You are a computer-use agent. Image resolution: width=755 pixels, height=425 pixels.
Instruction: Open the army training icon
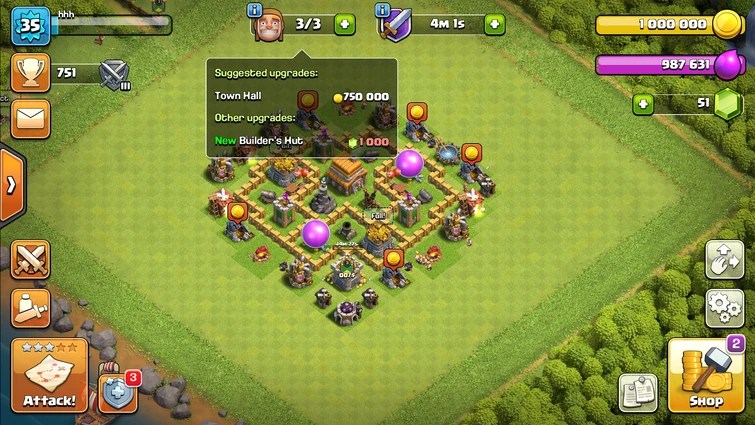pyautogui.click(x=31, y=308)
